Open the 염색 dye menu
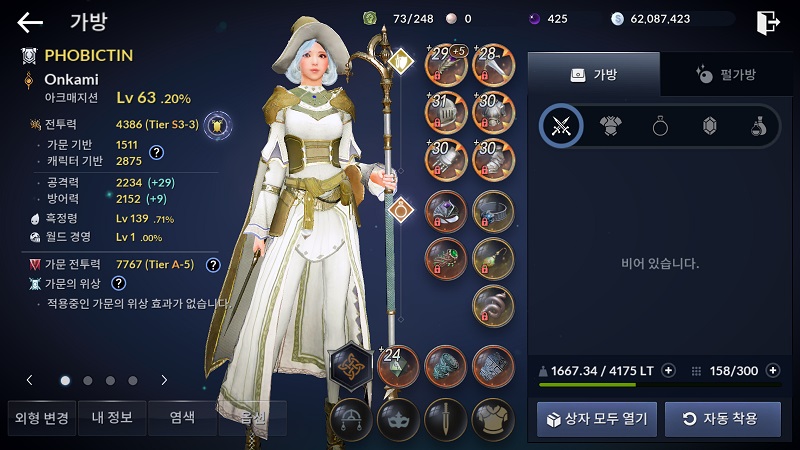 tap(181, 418)
